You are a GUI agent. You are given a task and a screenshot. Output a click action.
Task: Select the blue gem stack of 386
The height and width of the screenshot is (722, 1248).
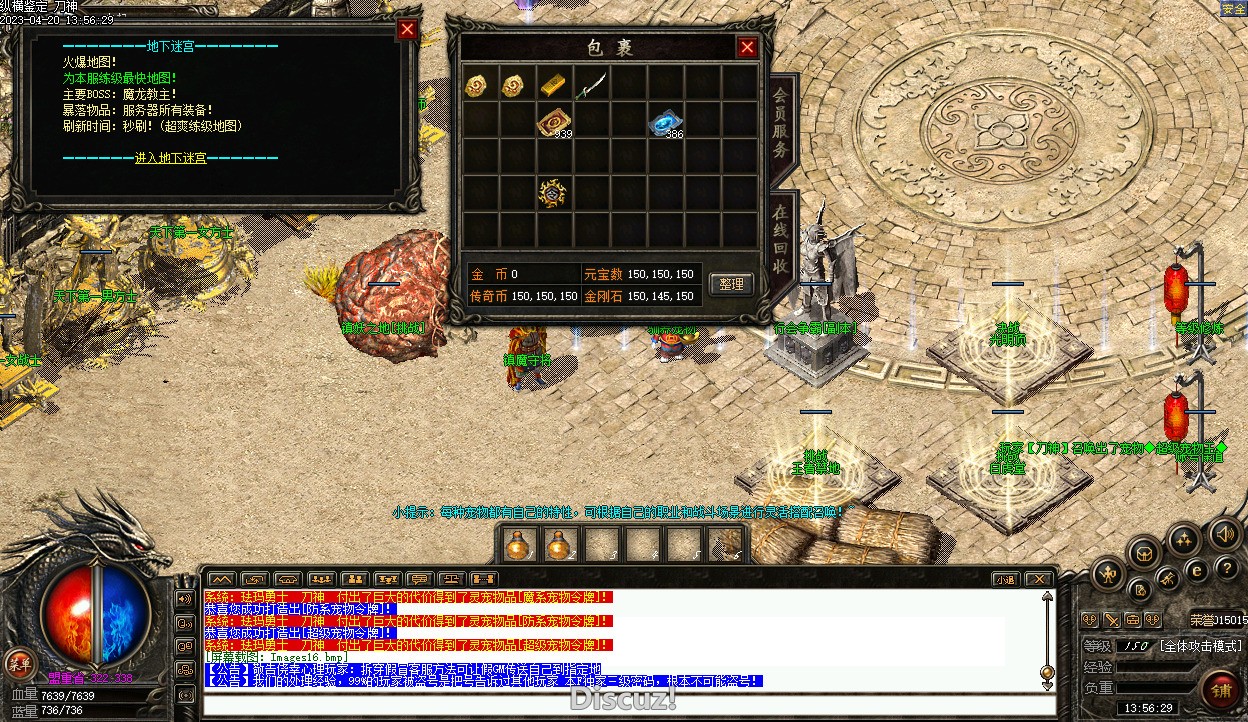(x=663, y=122)
